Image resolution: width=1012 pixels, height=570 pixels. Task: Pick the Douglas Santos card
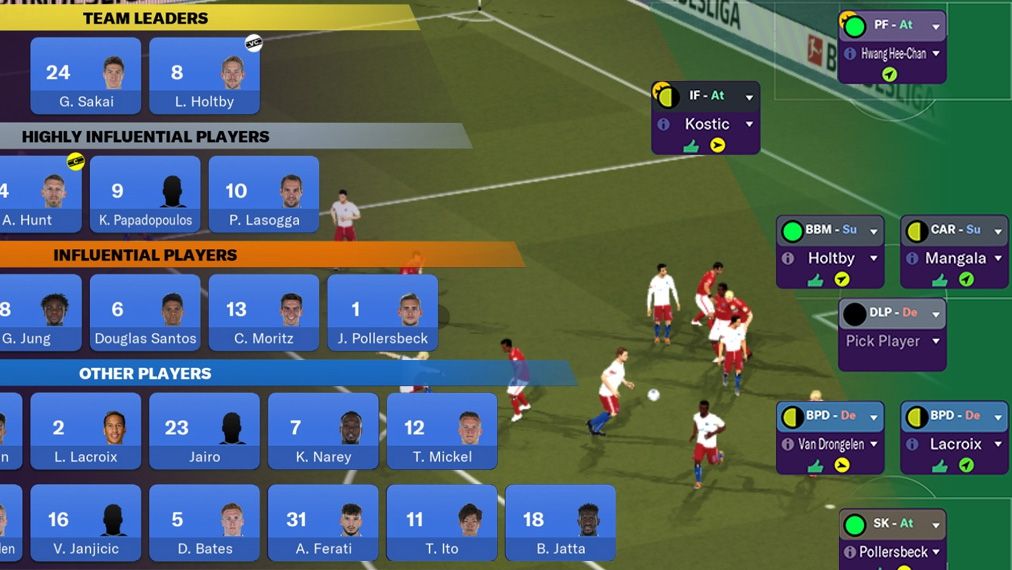click(x=145, y=313)
